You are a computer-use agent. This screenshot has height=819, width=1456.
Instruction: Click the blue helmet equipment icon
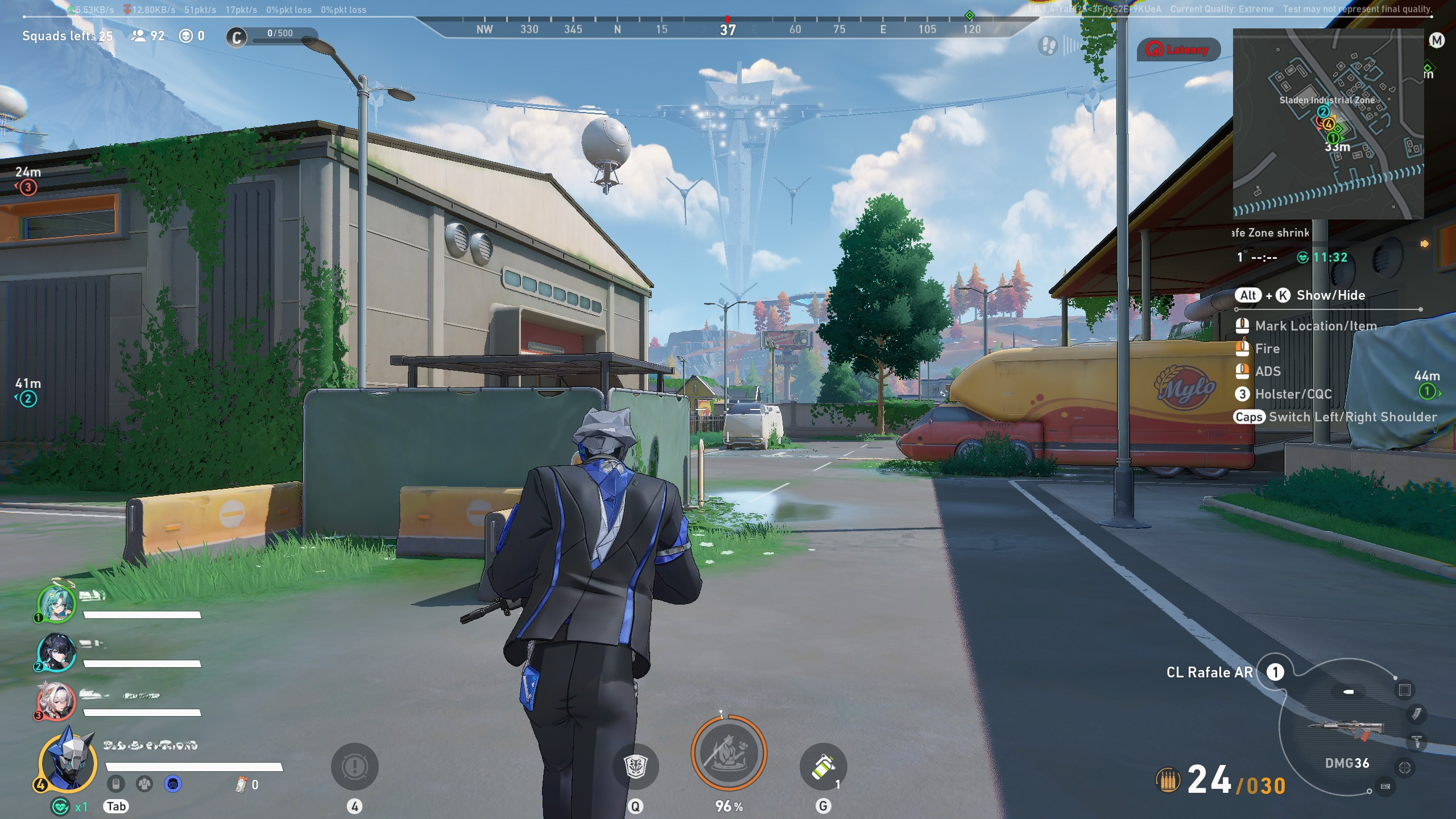point(173,784)
